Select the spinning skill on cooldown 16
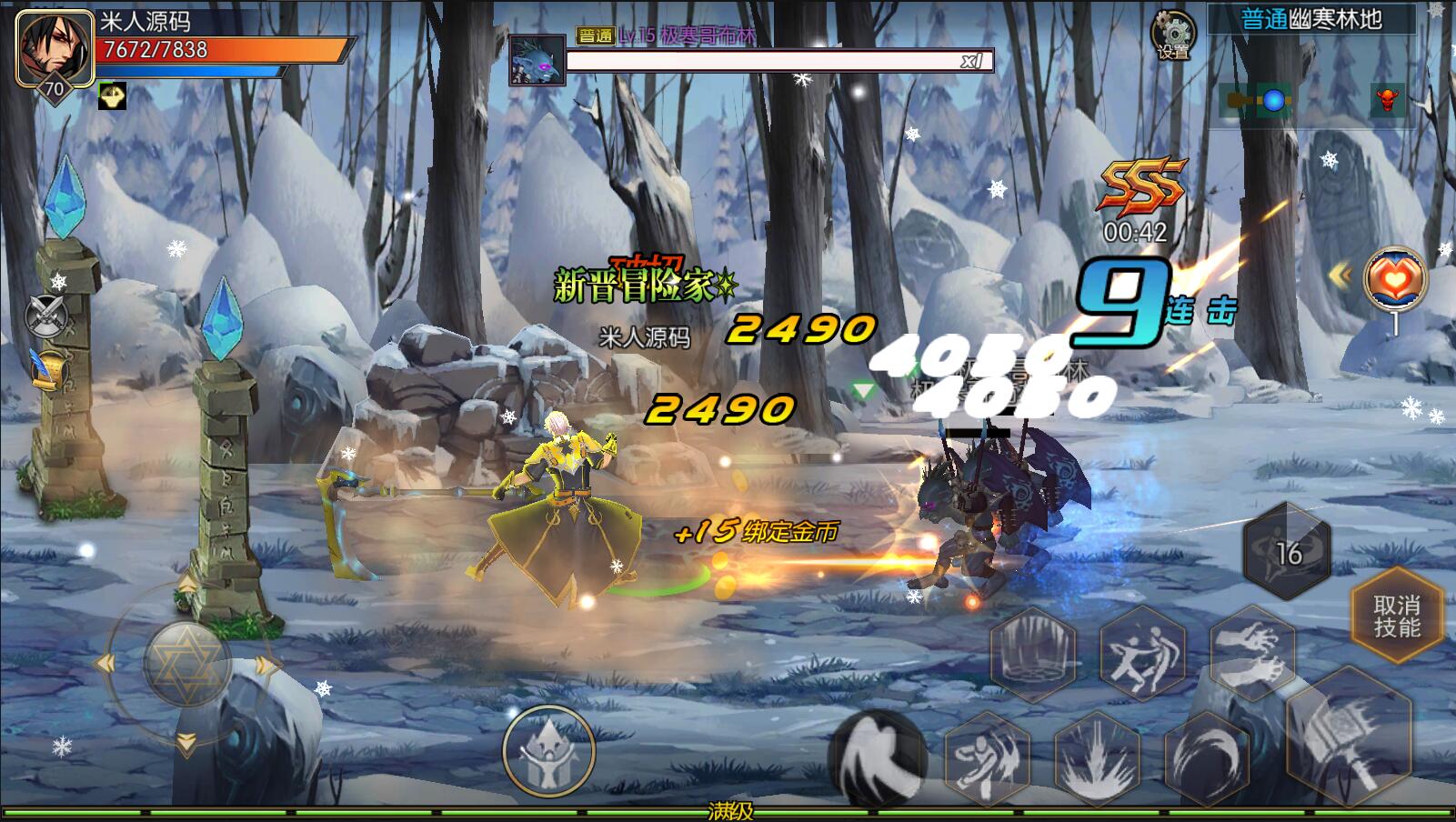Image resolution: width=1456 pixels, height=822 pixels. tap(1287, 551)
